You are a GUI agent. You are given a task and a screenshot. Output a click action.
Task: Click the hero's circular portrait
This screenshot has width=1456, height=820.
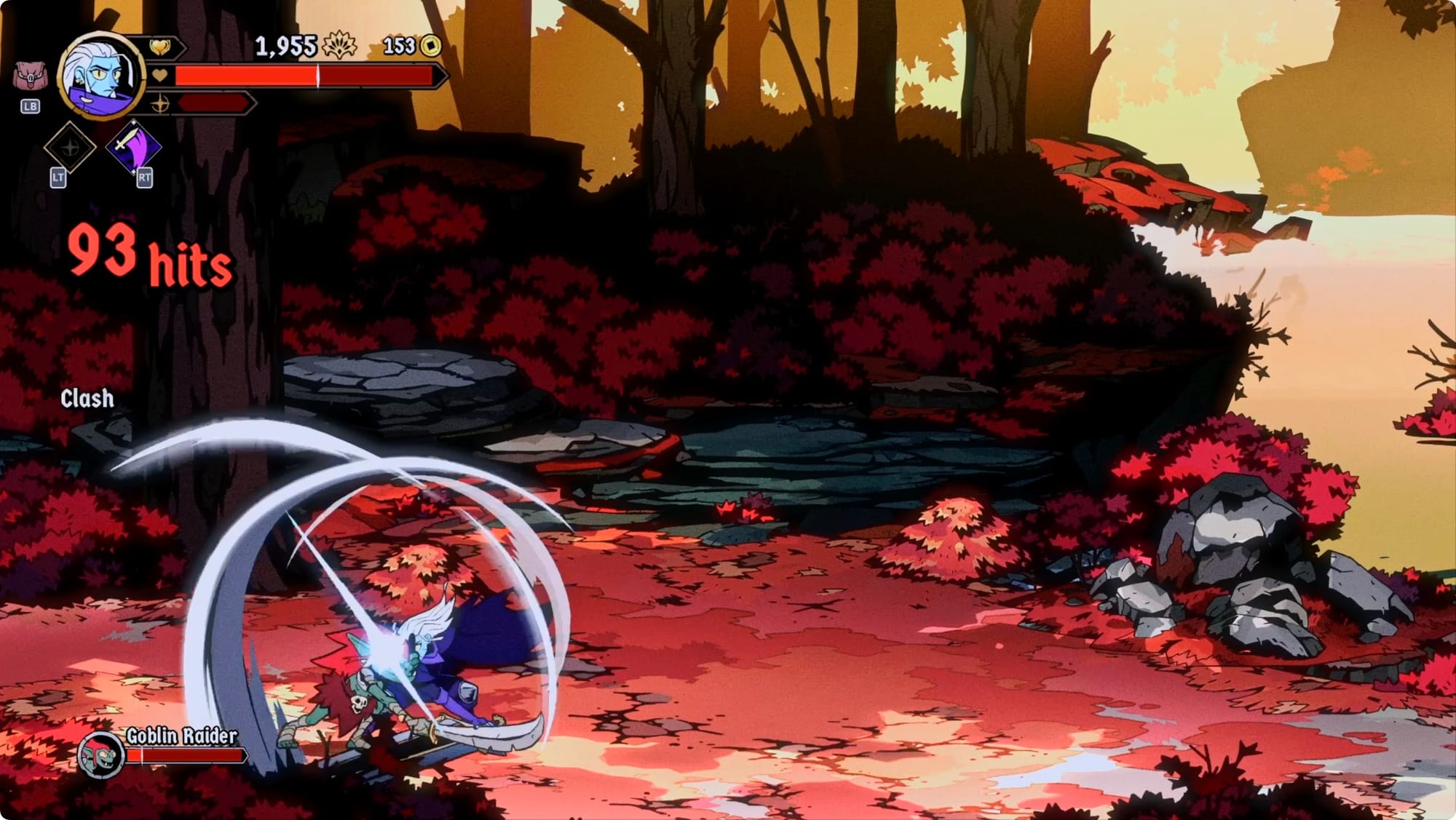[x=100, y=76]
